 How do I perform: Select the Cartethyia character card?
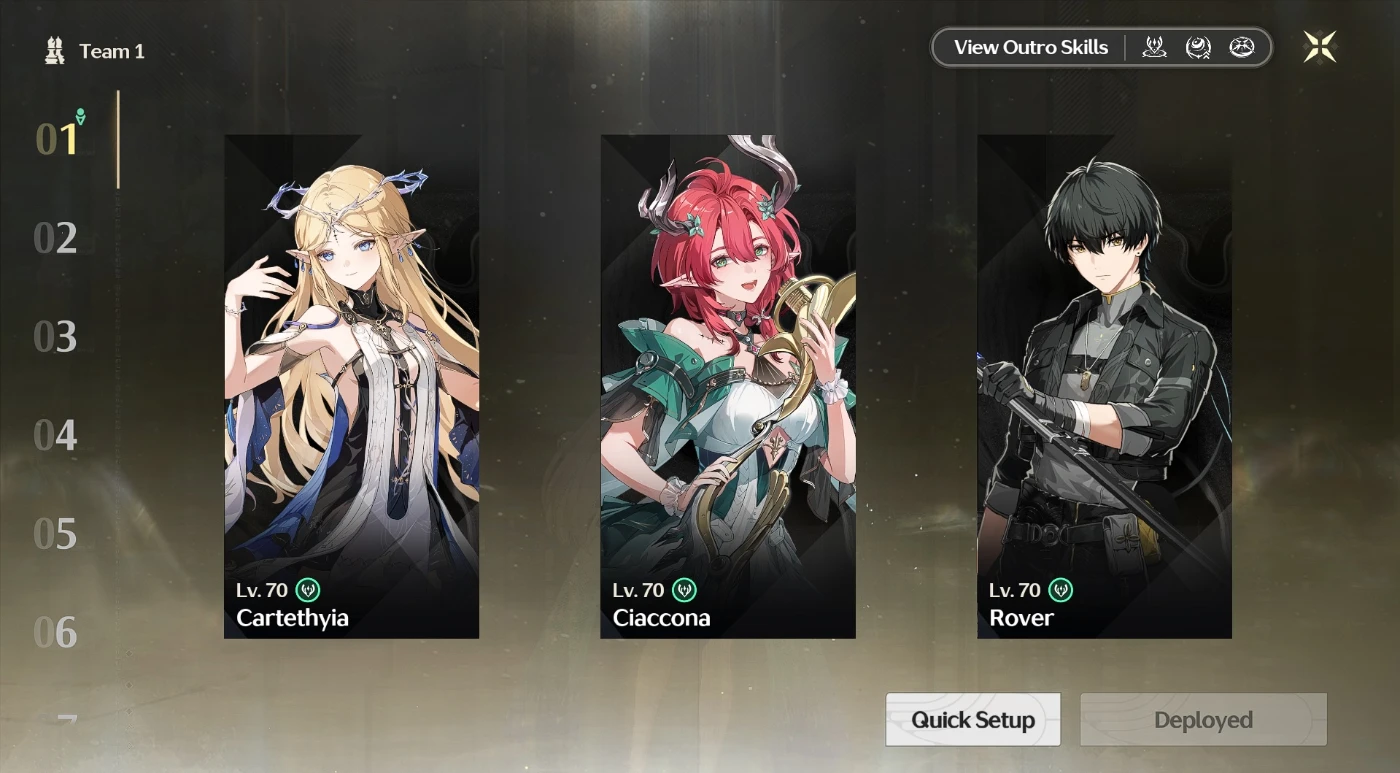coord(351,386)
